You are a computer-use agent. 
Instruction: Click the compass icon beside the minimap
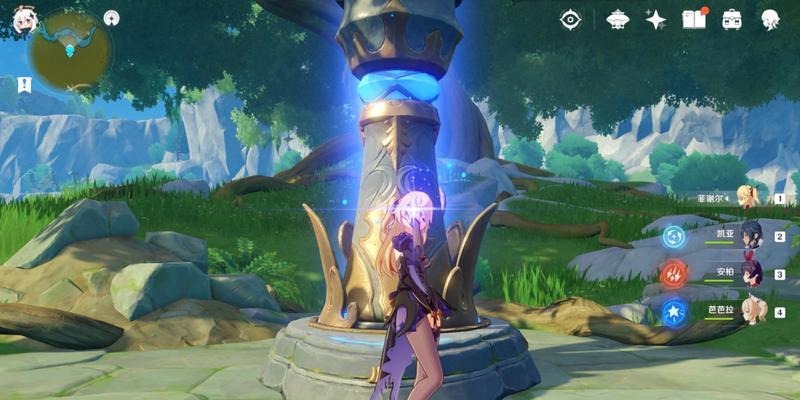(111, 17)
